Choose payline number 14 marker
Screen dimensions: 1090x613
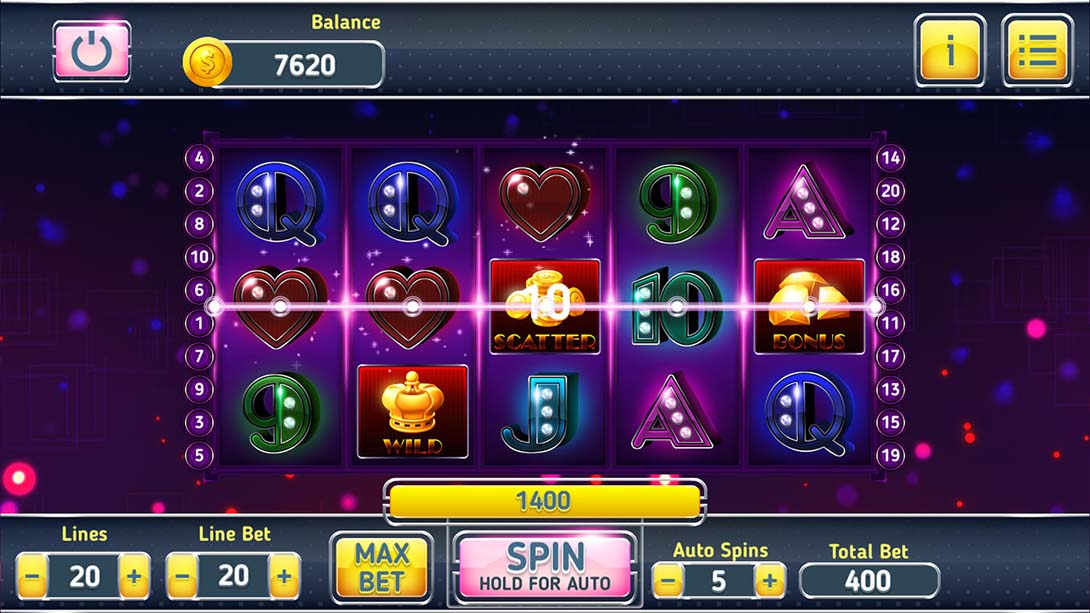coord(890,158)
